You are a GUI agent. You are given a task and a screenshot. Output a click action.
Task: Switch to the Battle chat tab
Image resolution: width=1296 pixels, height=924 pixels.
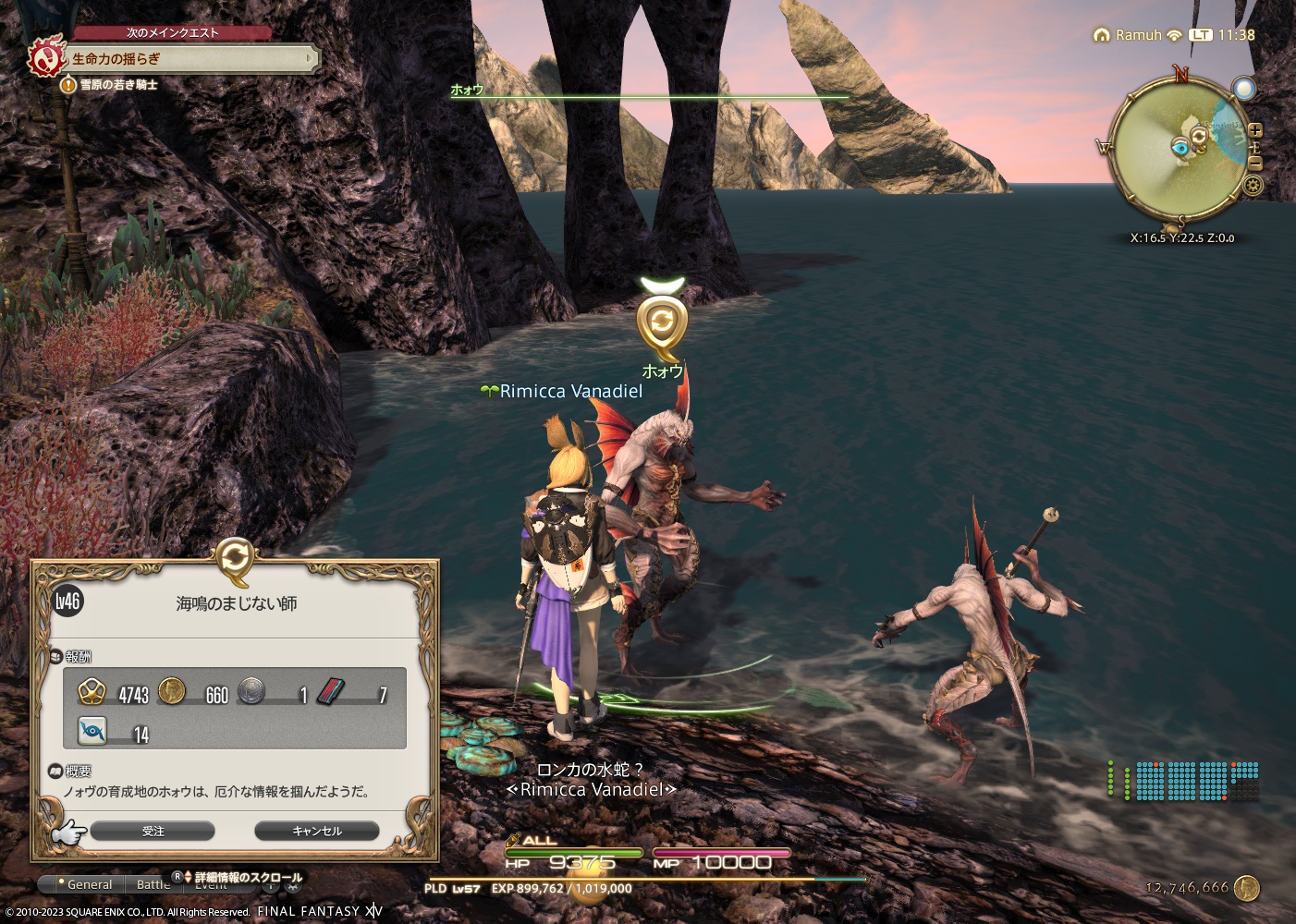coord(153,884)
